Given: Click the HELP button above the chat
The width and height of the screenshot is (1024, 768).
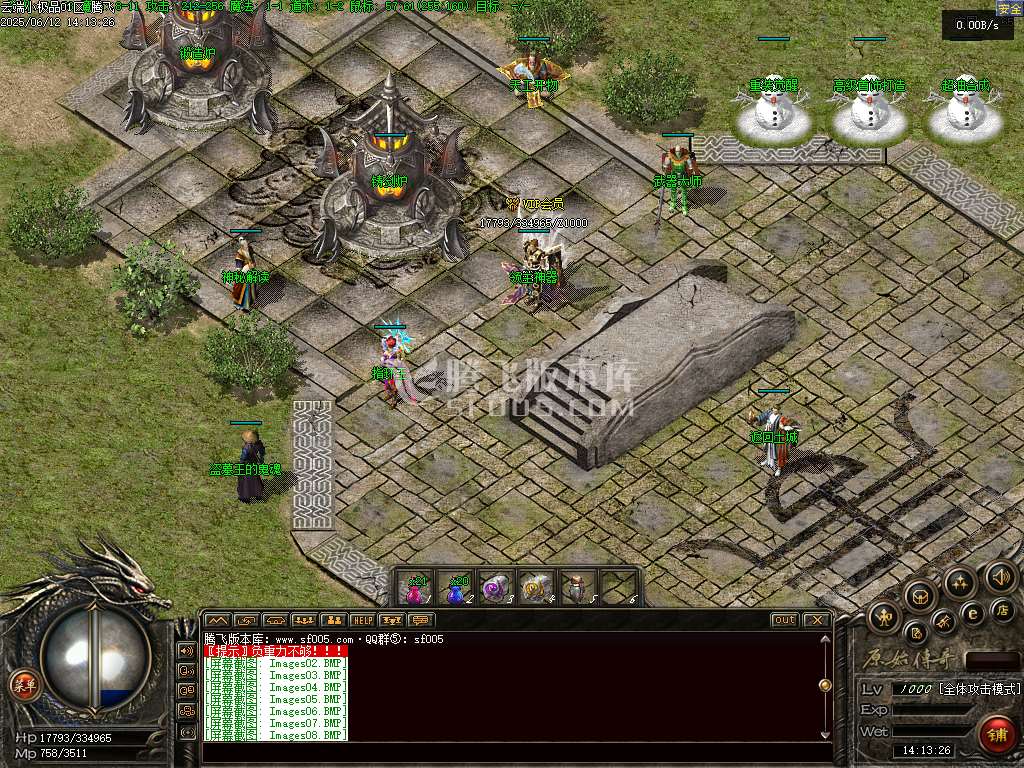Looking at the screenshot, I should coord(361,621).
